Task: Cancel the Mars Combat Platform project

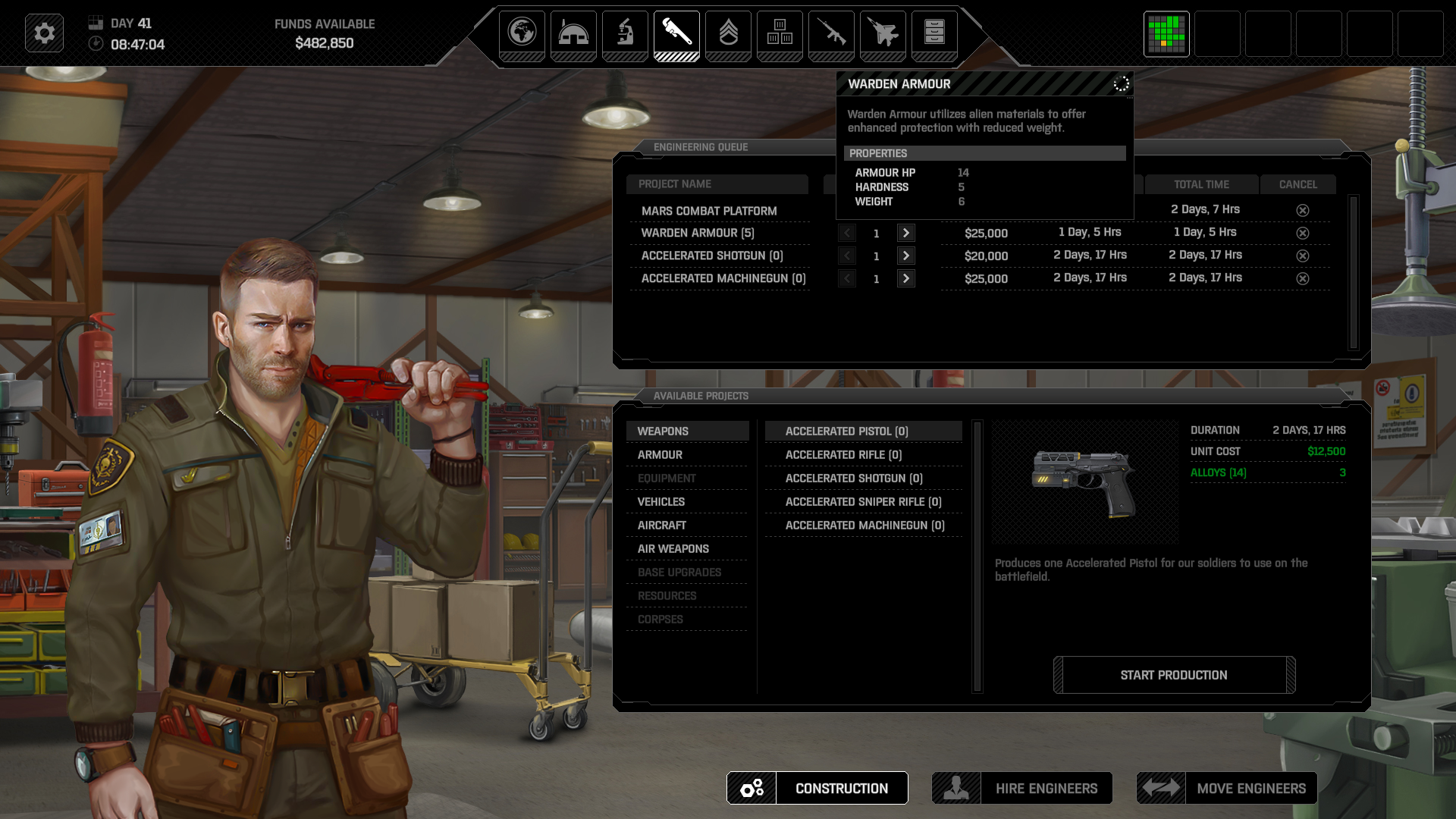Action: pyautogui.click(x=1302, y=210)
